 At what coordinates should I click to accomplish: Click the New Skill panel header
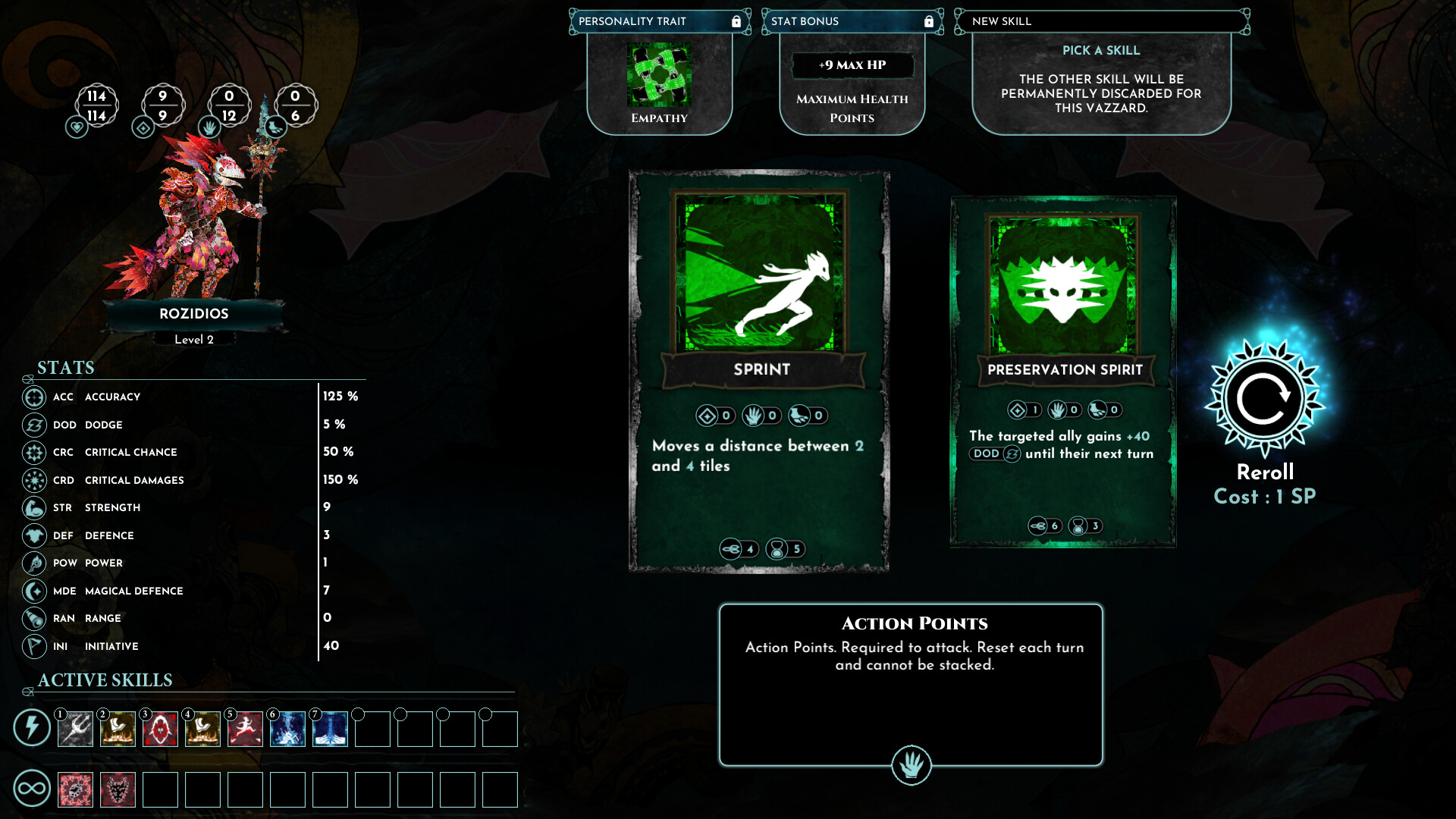coord(1003,21)
